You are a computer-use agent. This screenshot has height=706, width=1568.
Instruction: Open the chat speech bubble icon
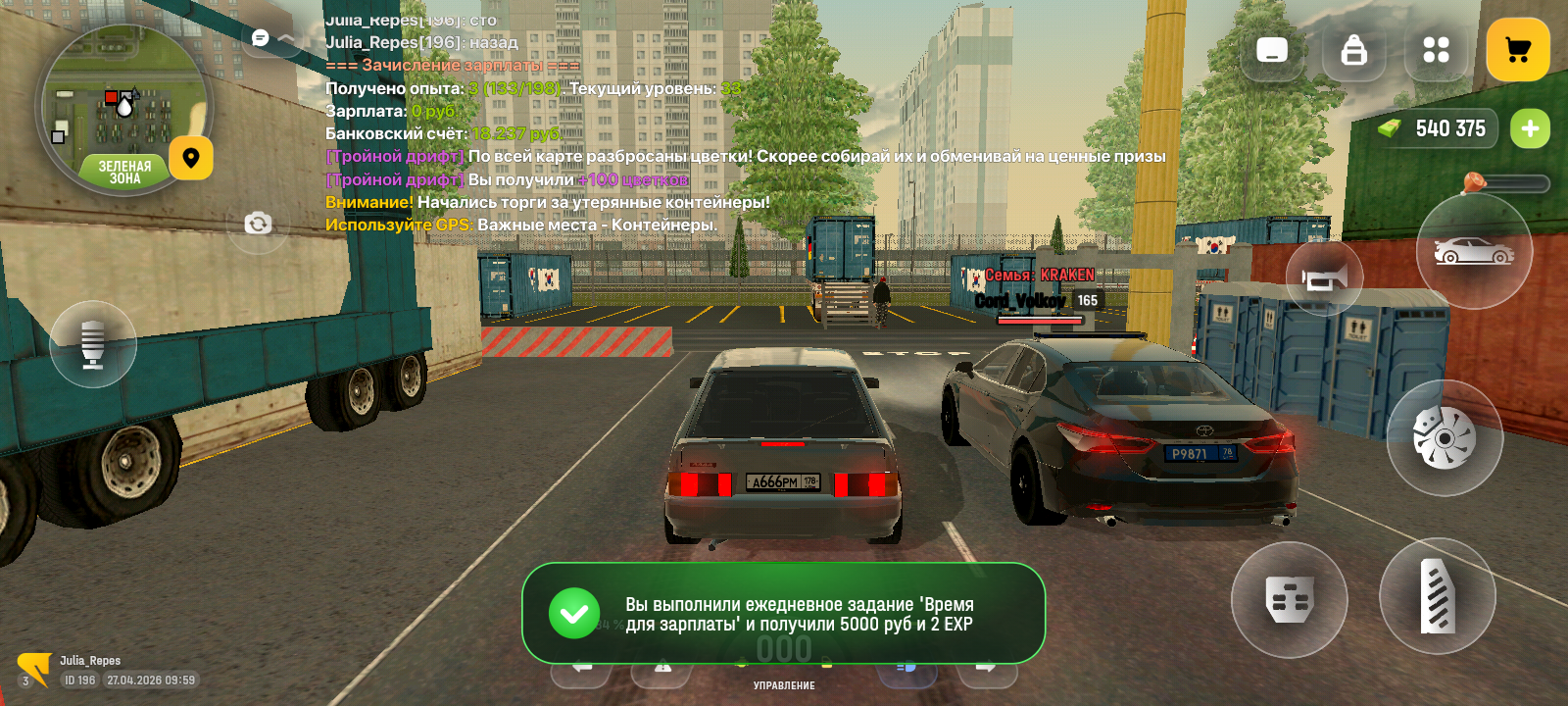pos(261,38)
